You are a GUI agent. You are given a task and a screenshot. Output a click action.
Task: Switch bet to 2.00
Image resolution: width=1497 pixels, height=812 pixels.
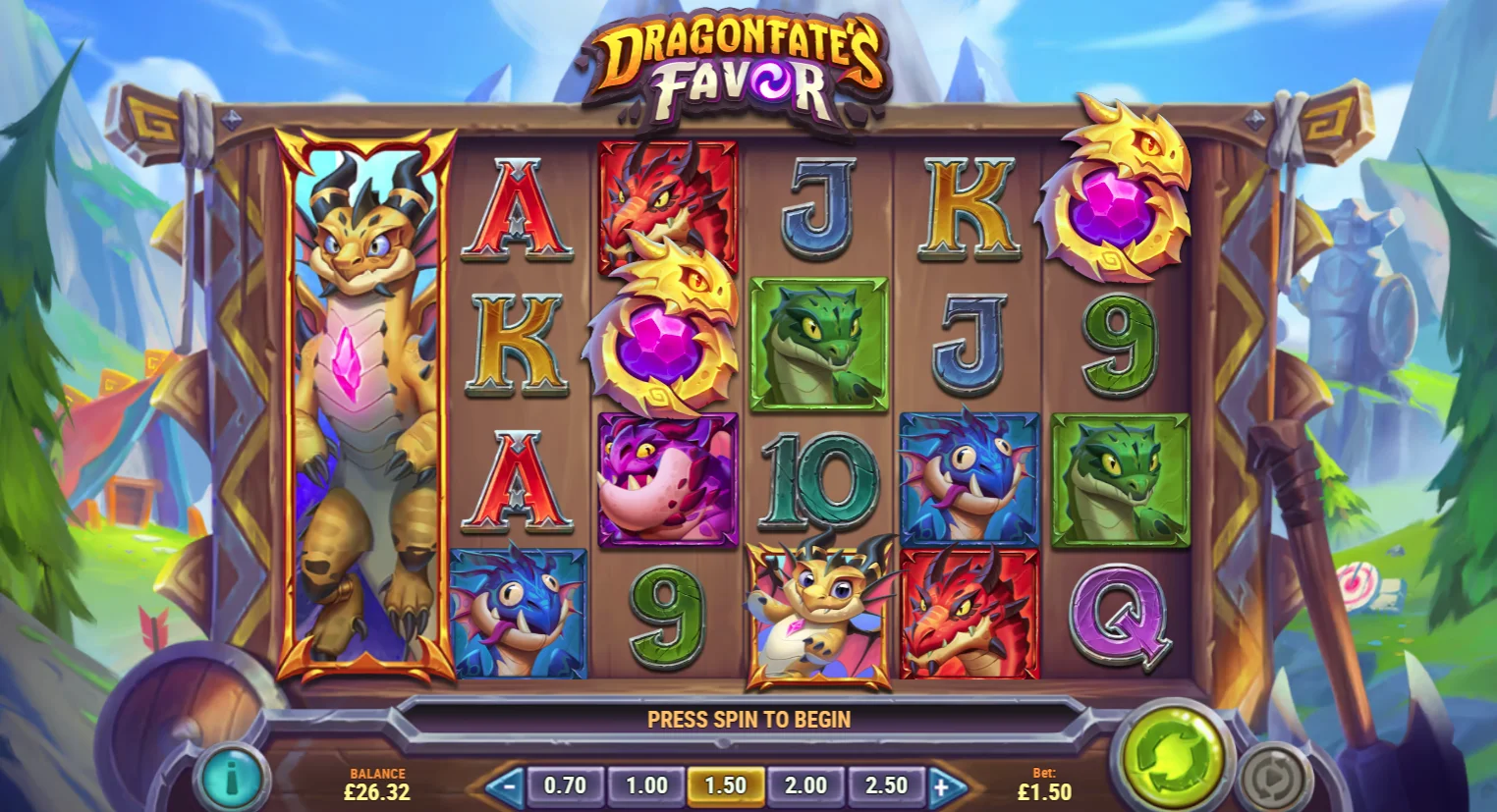[805, 785]
